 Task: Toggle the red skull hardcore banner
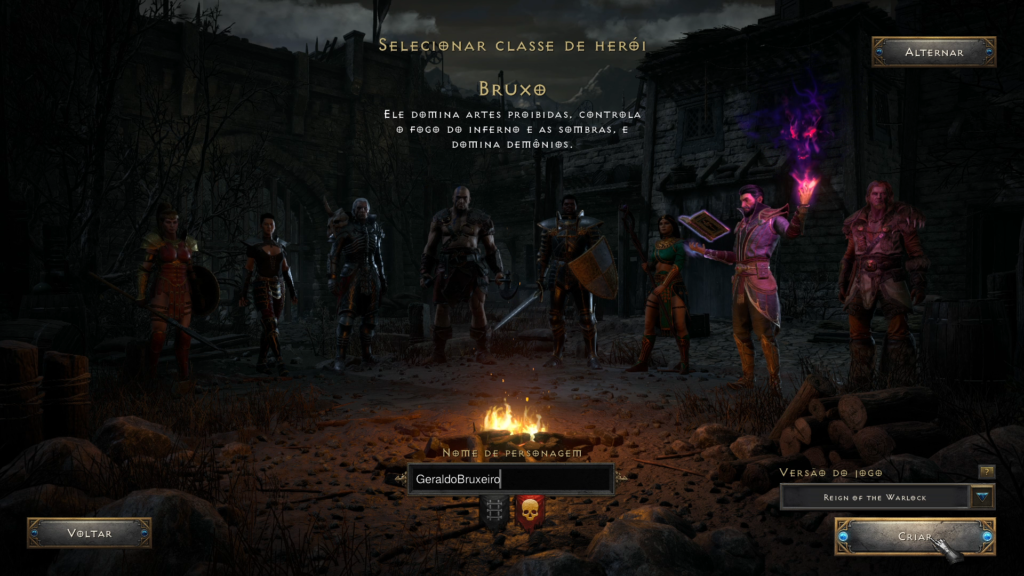(529, 512)
